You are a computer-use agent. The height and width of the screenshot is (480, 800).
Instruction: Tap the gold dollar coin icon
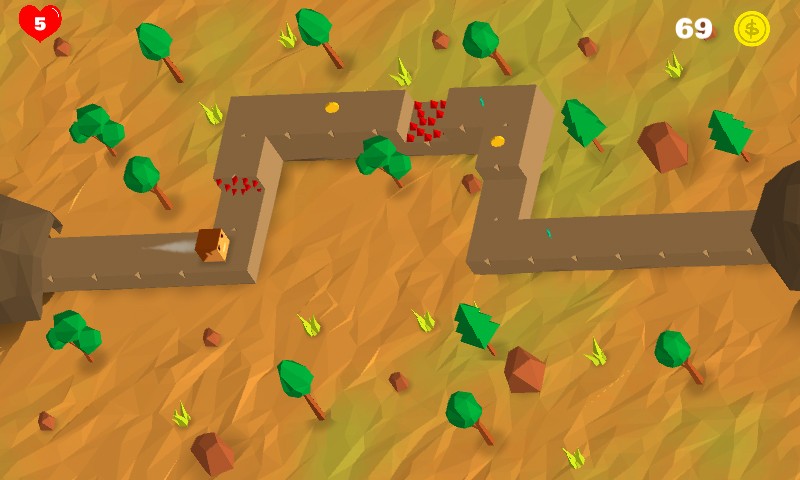coord(751,29)
